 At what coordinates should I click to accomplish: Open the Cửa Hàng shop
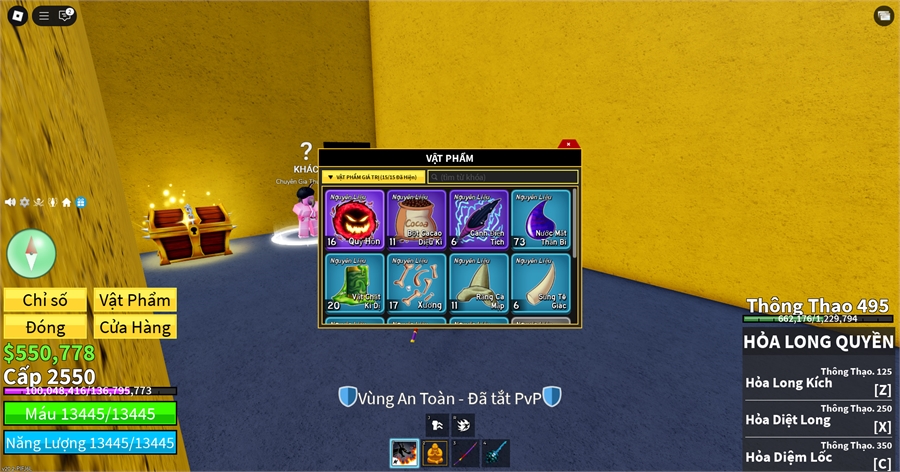pyautogui.click(x=135, y=327)
